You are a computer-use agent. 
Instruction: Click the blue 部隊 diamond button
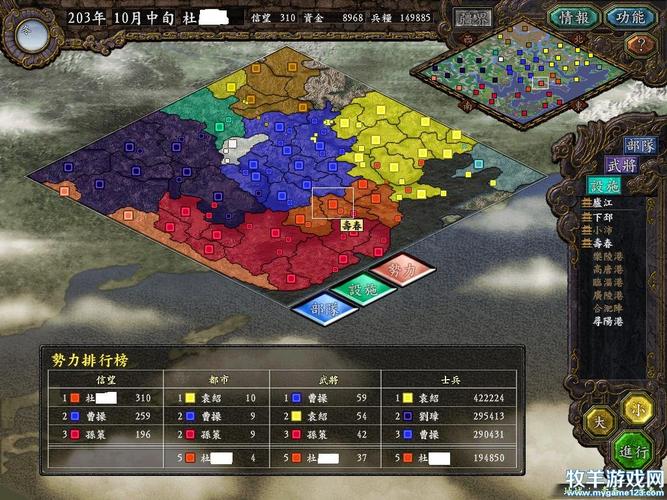323,309
